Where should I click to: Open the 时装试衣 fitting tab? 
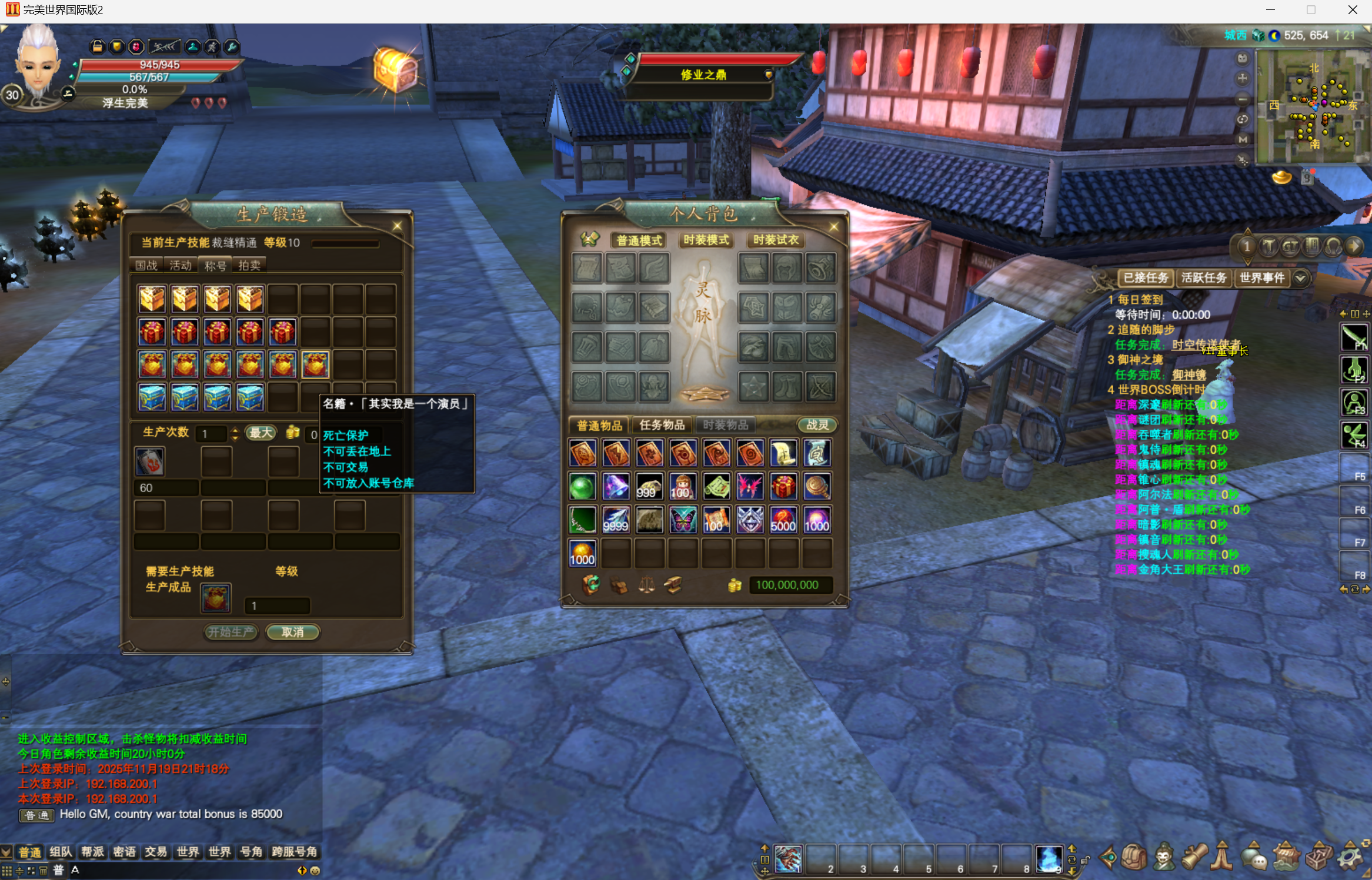(775, 240)
